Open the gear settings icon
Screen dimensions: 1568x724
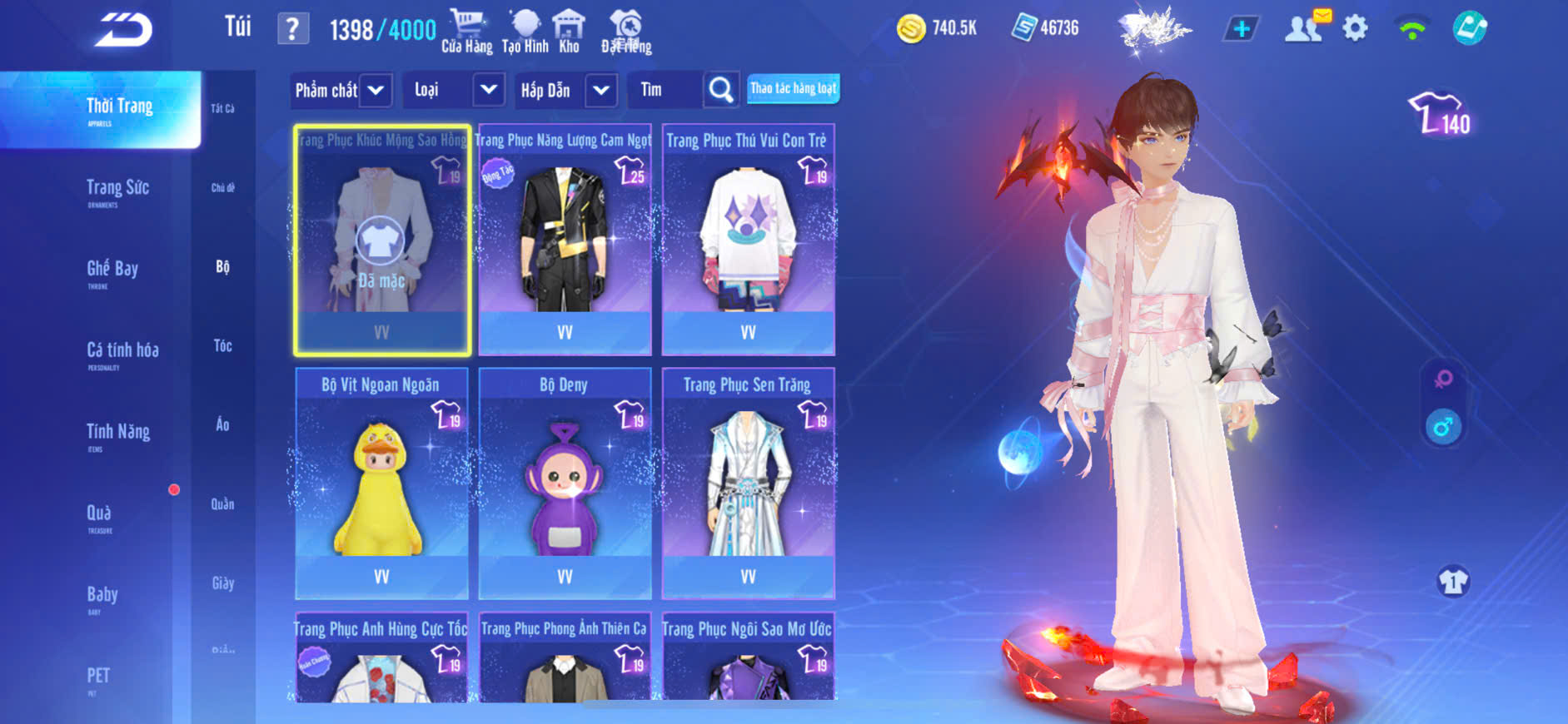coord(1355,29)
